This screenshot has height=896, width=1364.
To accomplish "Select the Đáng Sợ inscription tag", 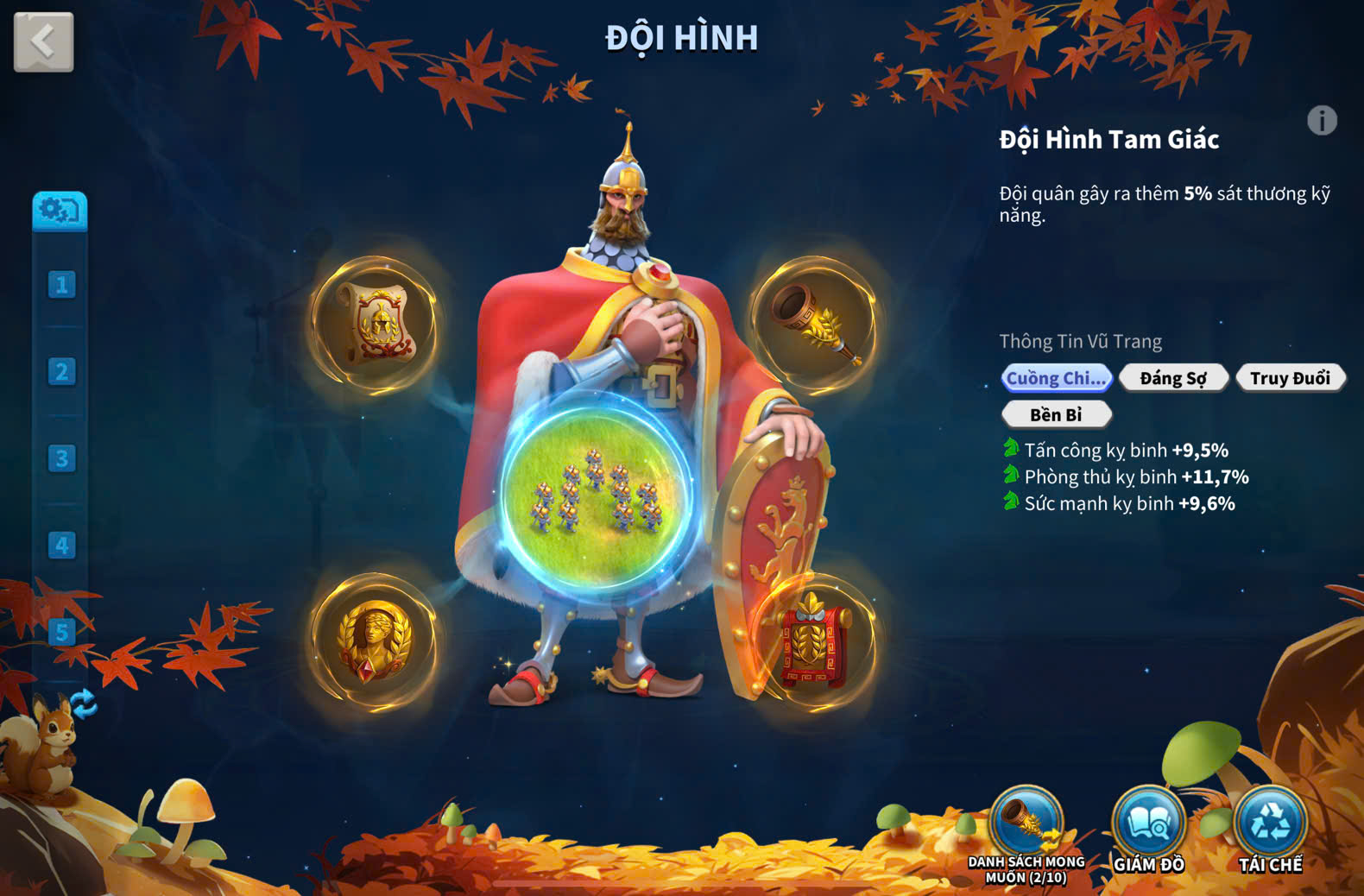I will 1173,378.
